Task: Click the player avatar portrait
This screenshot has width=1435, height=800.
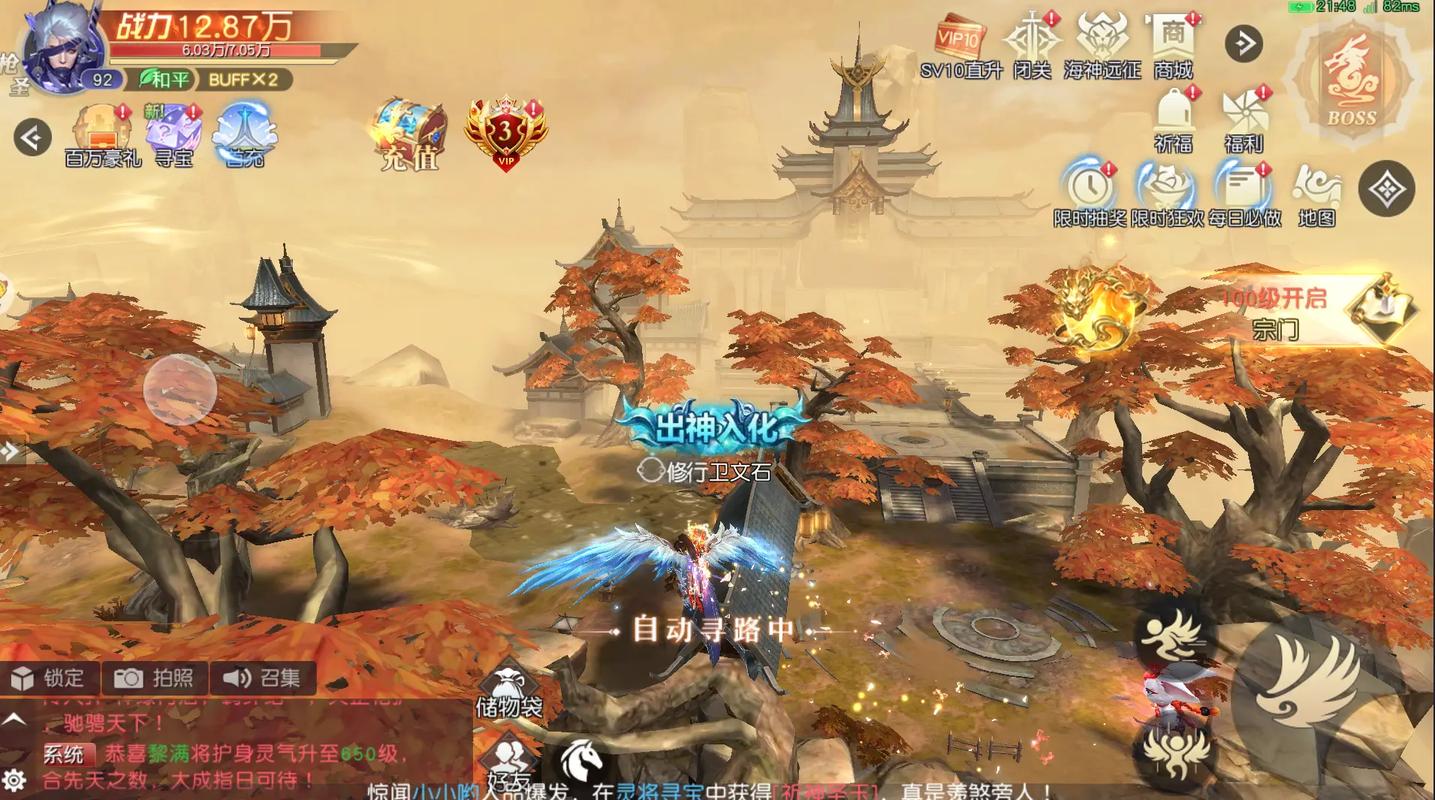Action: [x=62, y=48]
